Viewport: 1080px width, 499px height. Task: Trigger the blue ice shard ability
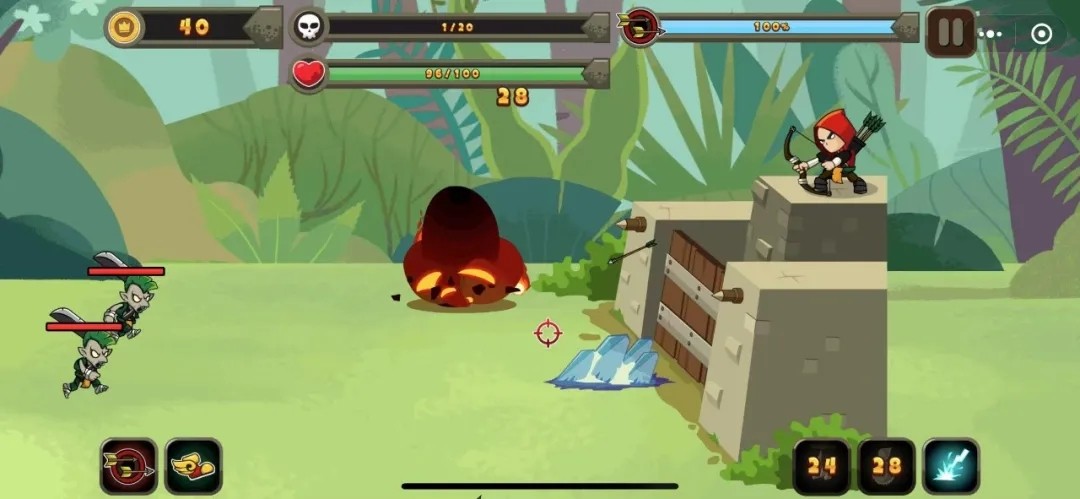point(950,466)
